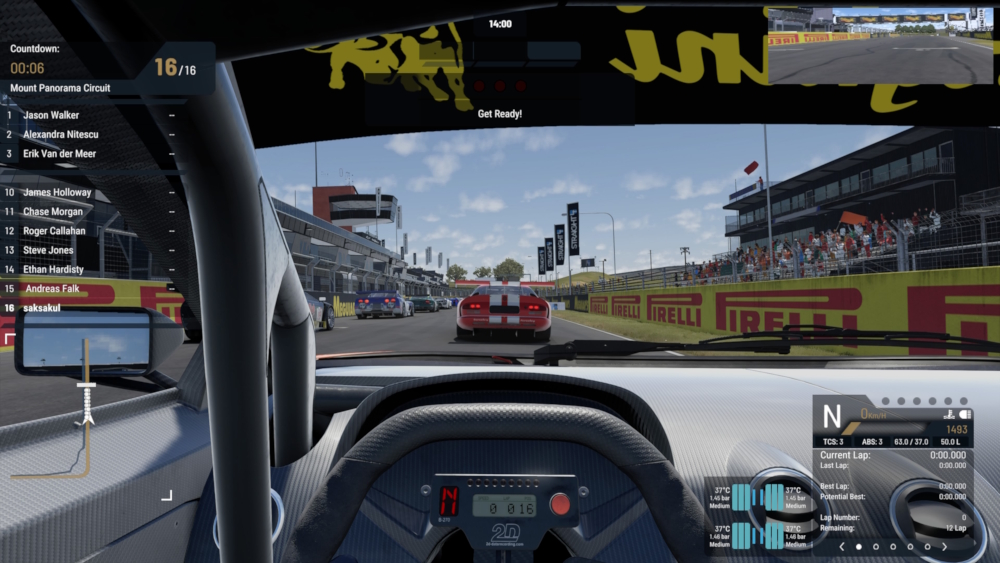The image size is (1000, 563).
Task: Click the engine temperature warning icon
Action: (947, 414)
